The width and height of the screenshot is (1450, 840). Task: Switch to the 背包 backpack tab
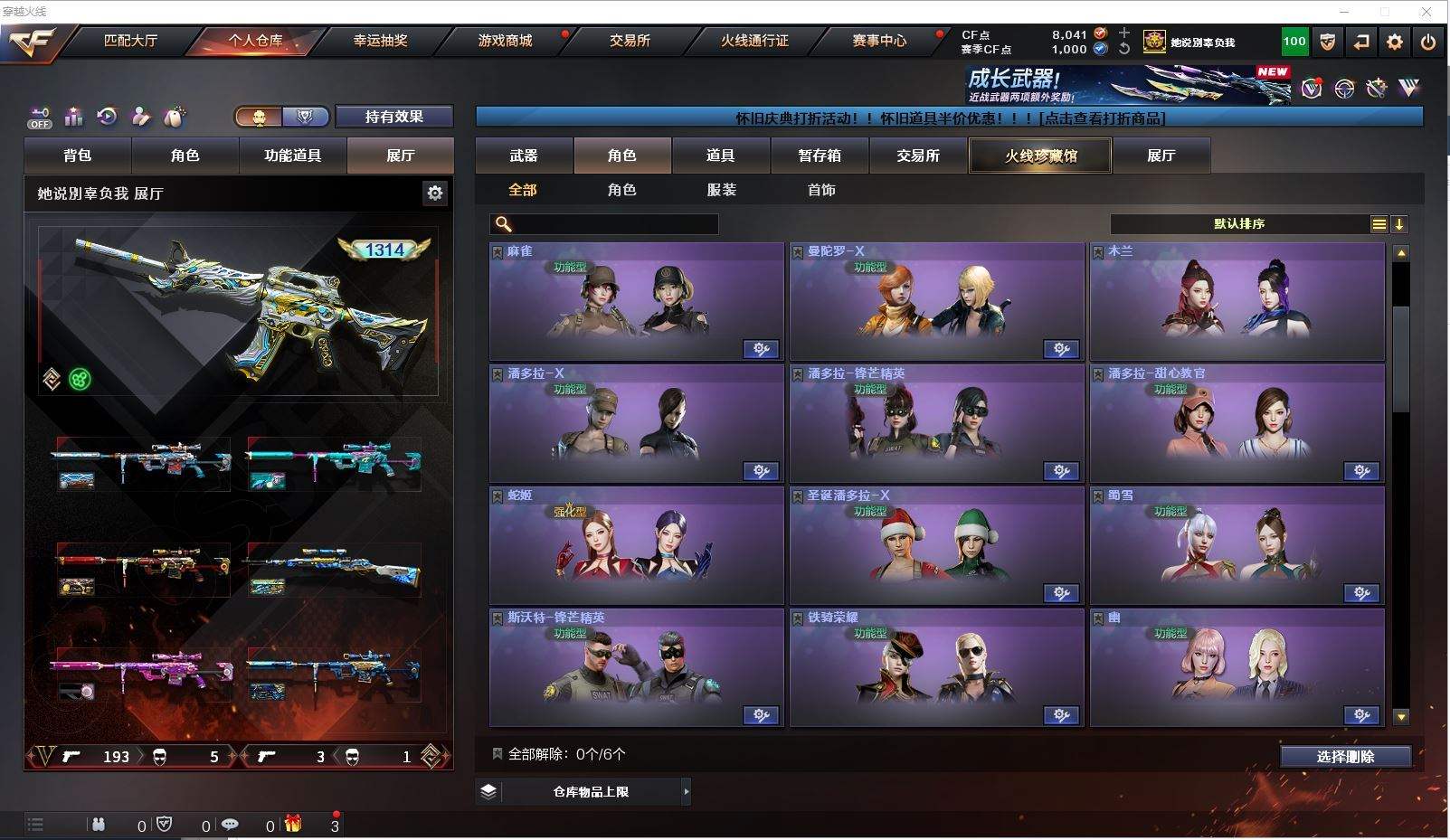coord(78,156)
